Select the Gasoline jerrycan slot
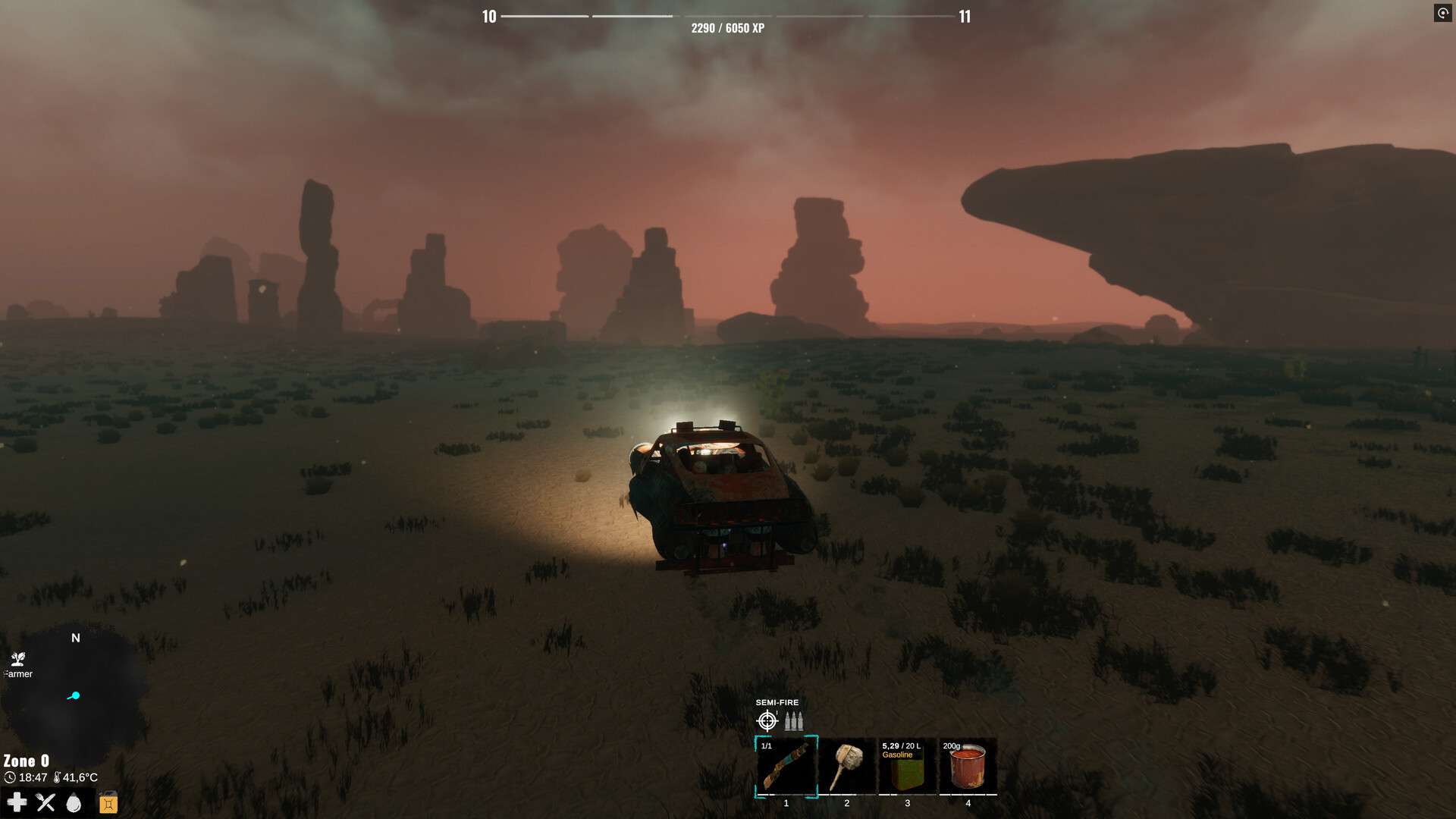Image resolution: width=1456 pixels, height=819 pixels. click(907, 766)
